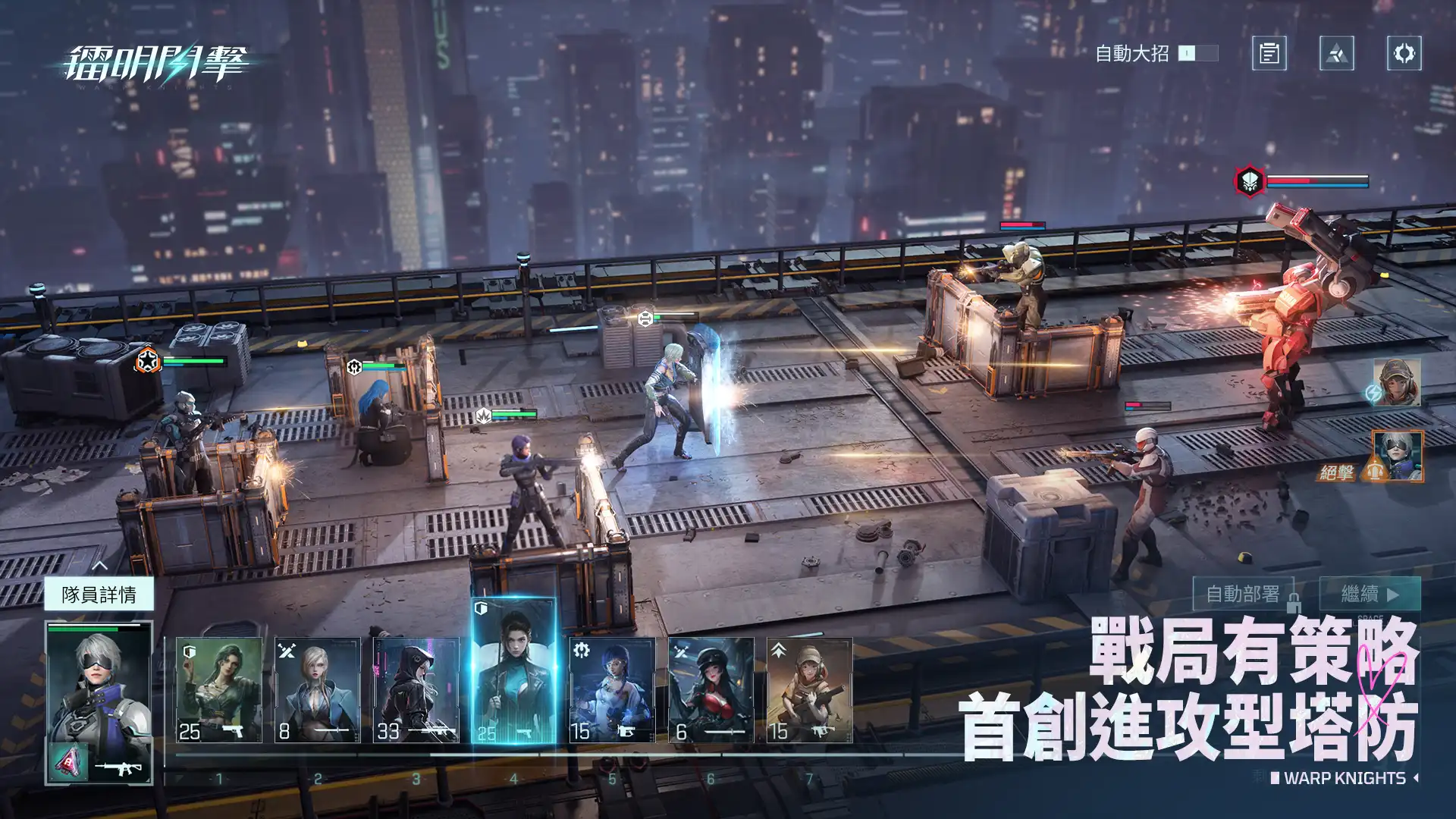The height and width of the screenshot is (819, 1456).
Task: Expand the 隊員詳情 member details panel
Action: pyautogui.click(x=100, y=596)
